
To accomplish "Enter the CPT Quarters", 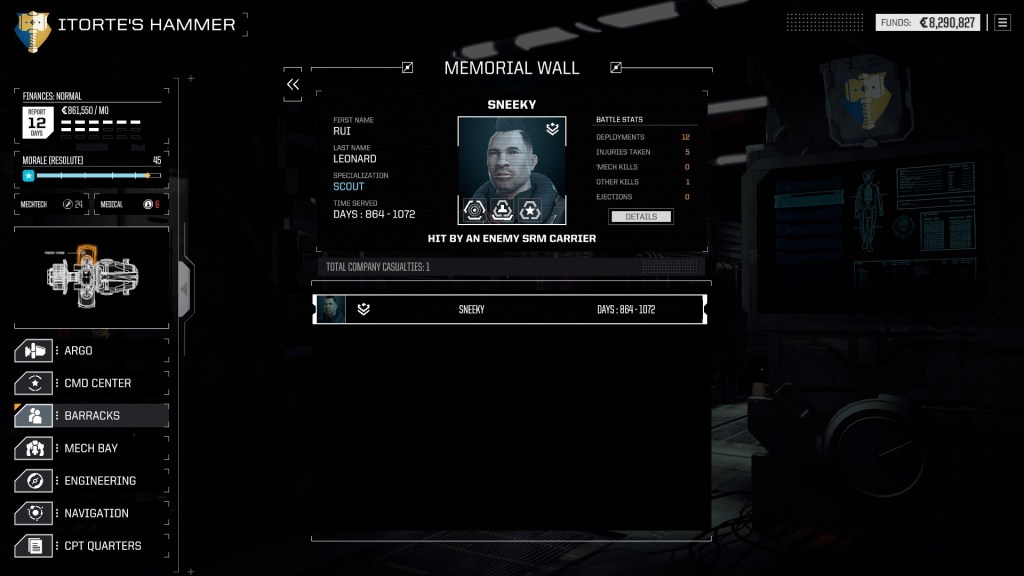I will (90, 546).
